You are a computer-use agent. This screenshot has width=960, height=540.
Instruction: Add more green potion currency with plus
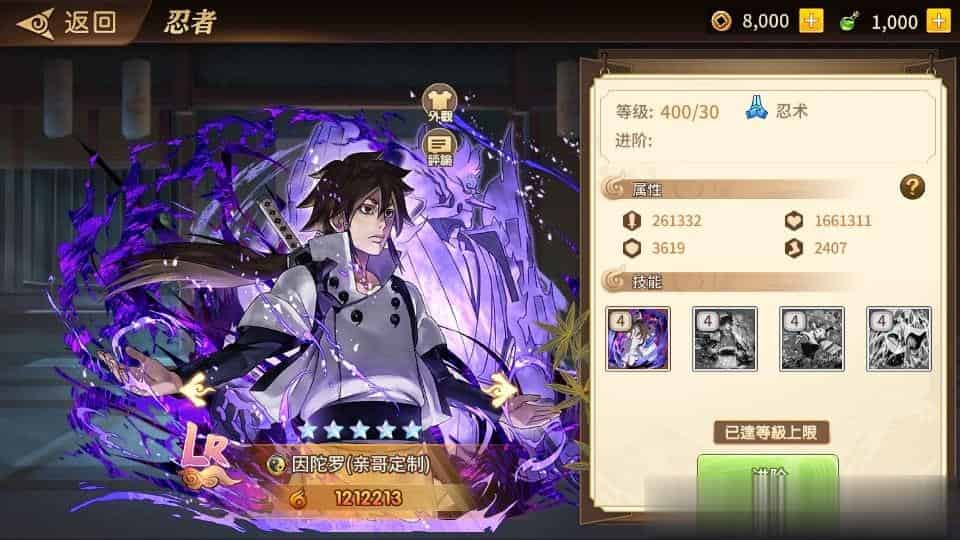(938, 20)
